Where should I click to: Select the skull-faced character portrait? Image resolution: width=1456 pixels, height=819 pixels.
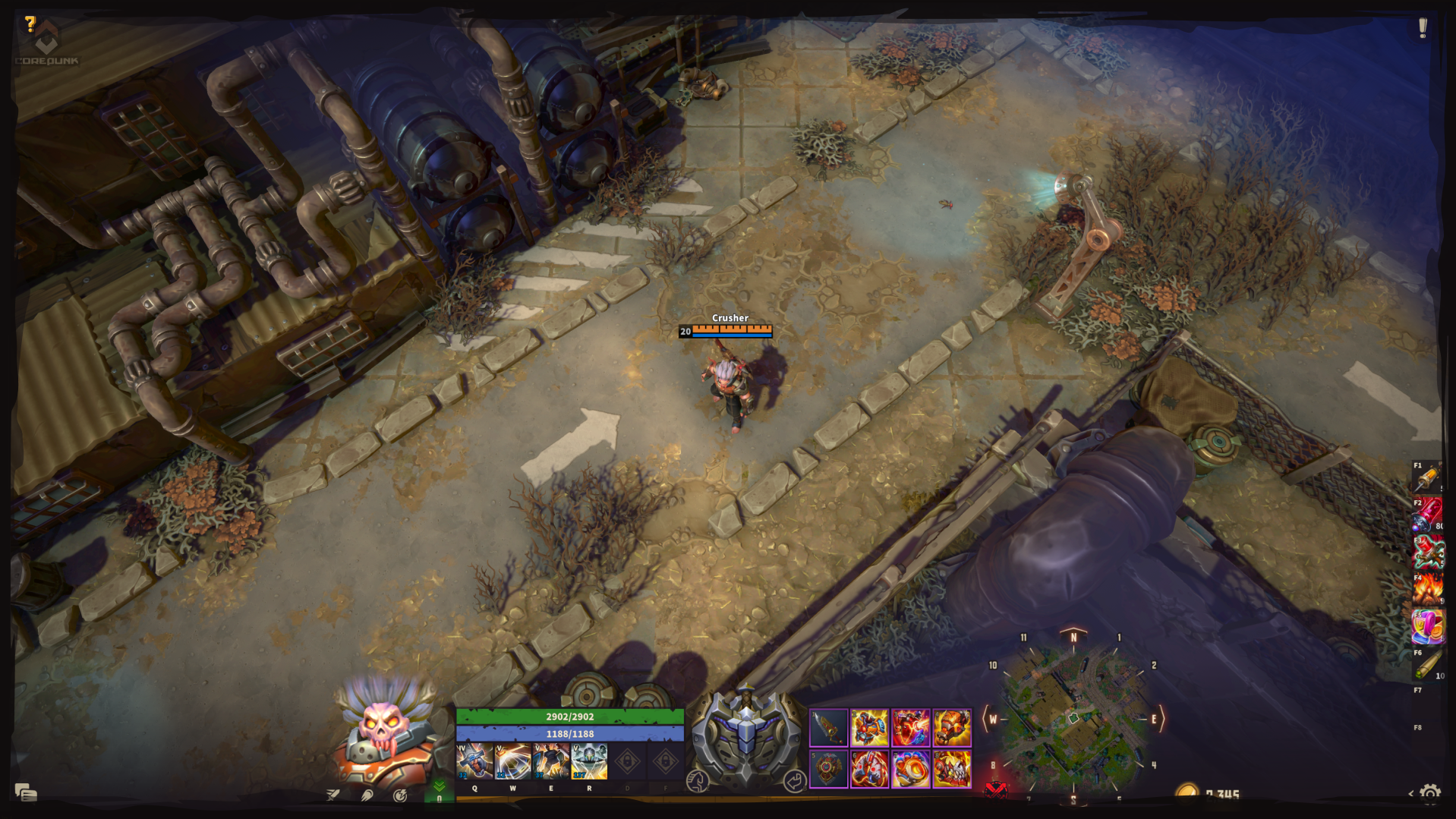[383, 732]
